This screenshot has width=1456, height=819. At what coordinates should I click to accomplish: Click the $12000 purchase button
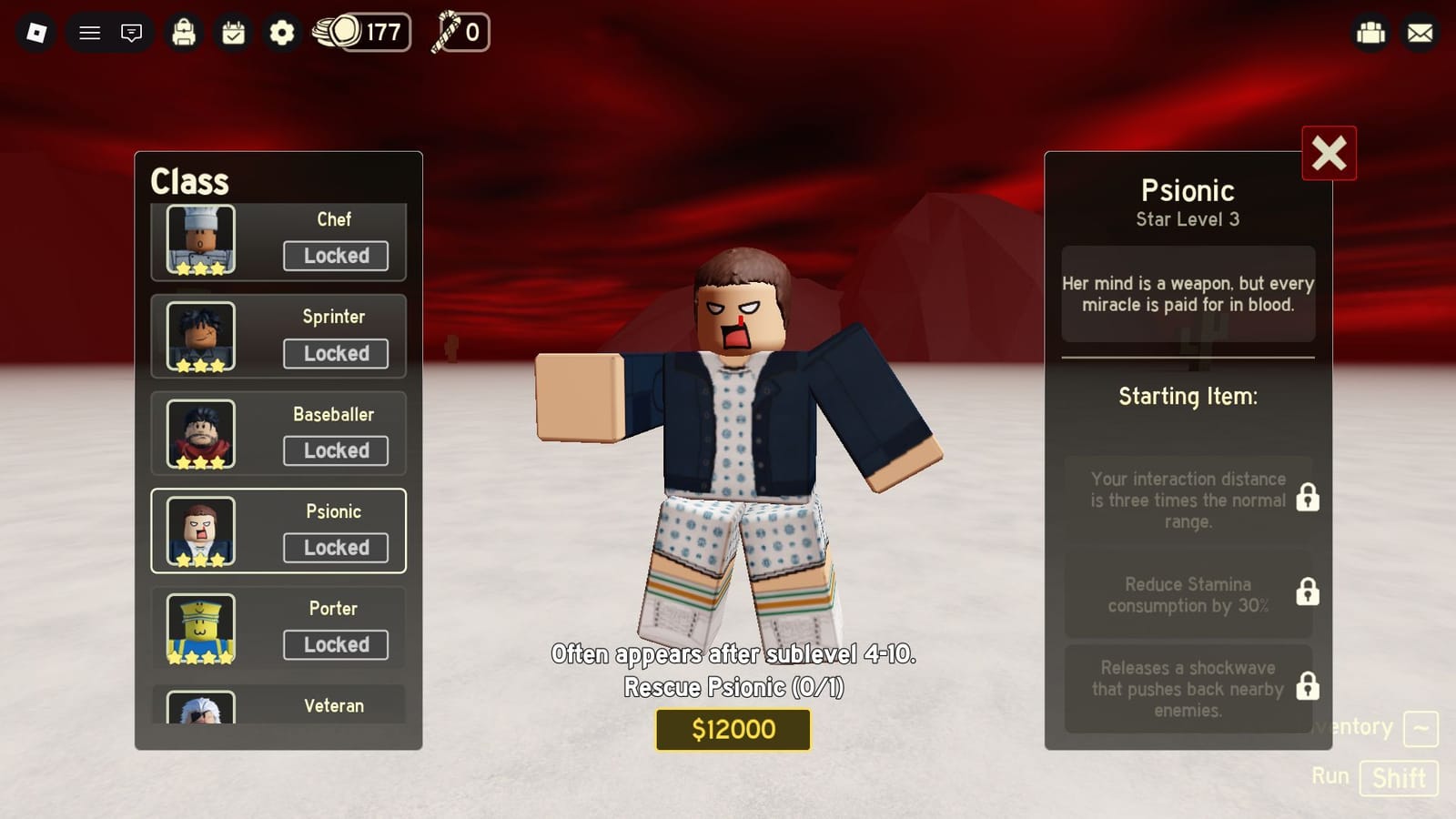733,729
